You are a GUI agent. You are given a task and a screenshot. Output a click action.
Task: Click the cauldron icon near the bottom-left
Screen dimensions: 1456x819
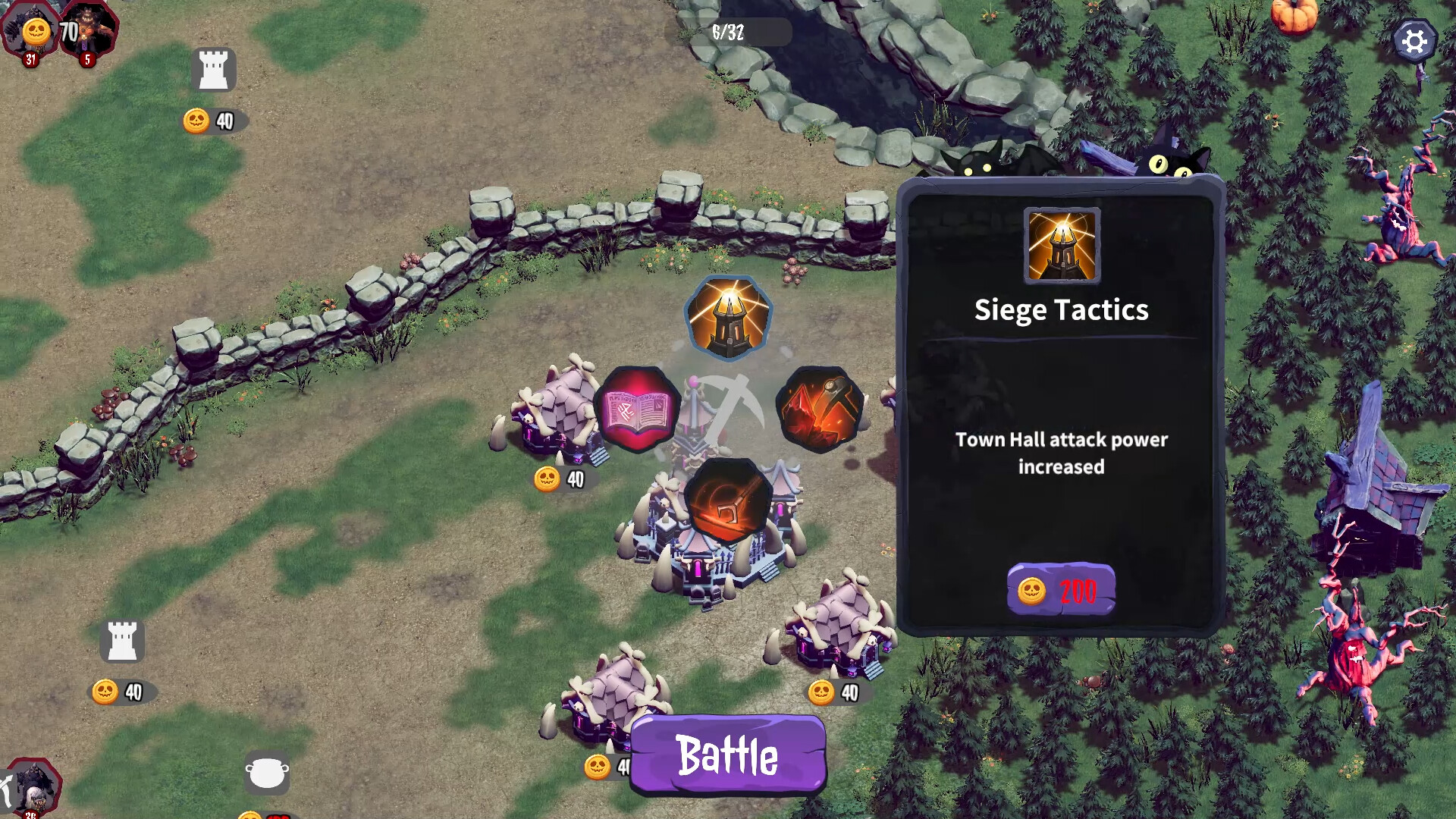[x=266, y=772]
